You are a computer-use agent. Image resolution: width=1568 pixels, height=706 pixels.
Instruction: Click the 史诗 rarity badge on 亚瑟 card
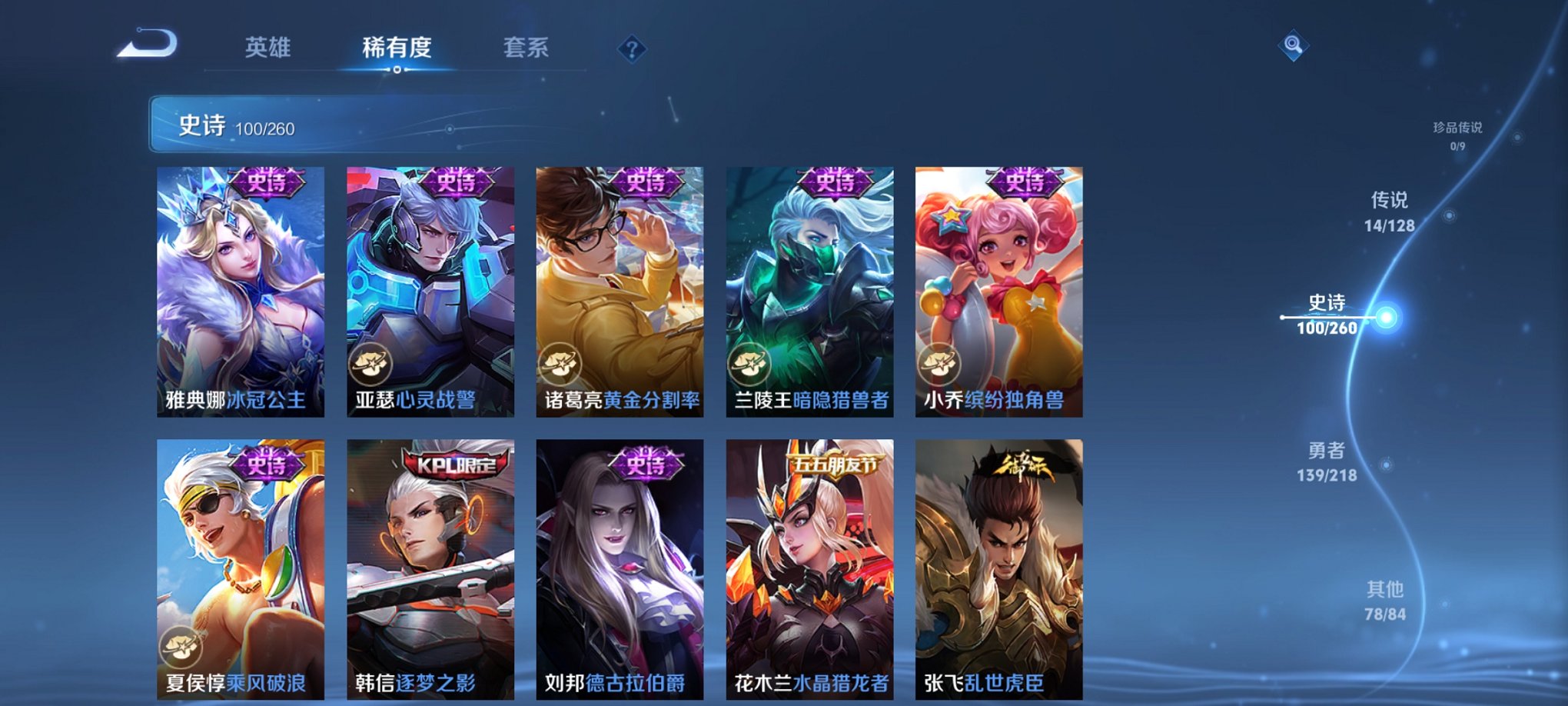pyautogui.click(x=457, y=182)
